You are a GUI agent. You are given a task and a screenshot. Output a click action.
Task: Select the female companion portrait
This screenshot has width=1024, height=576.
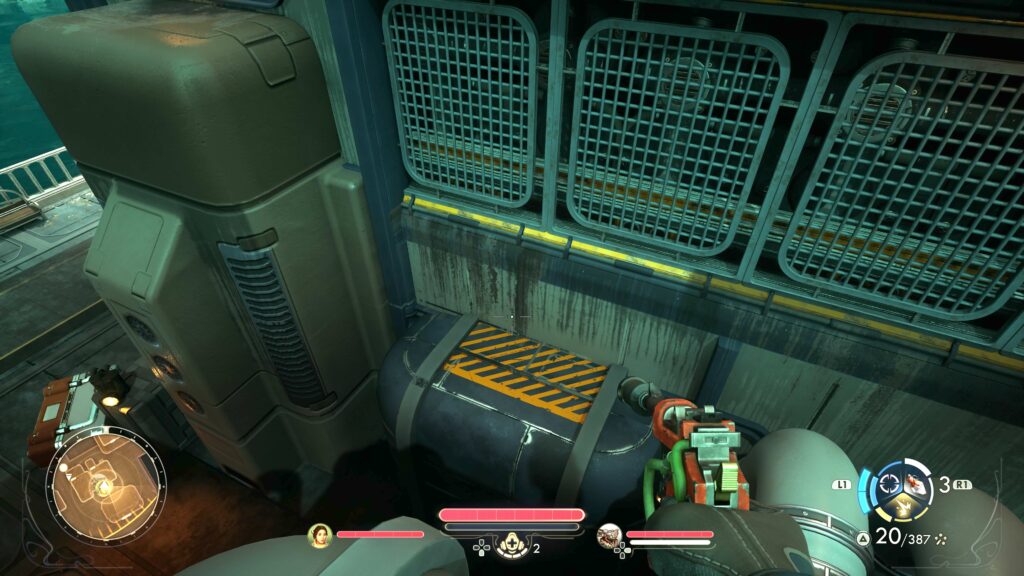(320, 535)
